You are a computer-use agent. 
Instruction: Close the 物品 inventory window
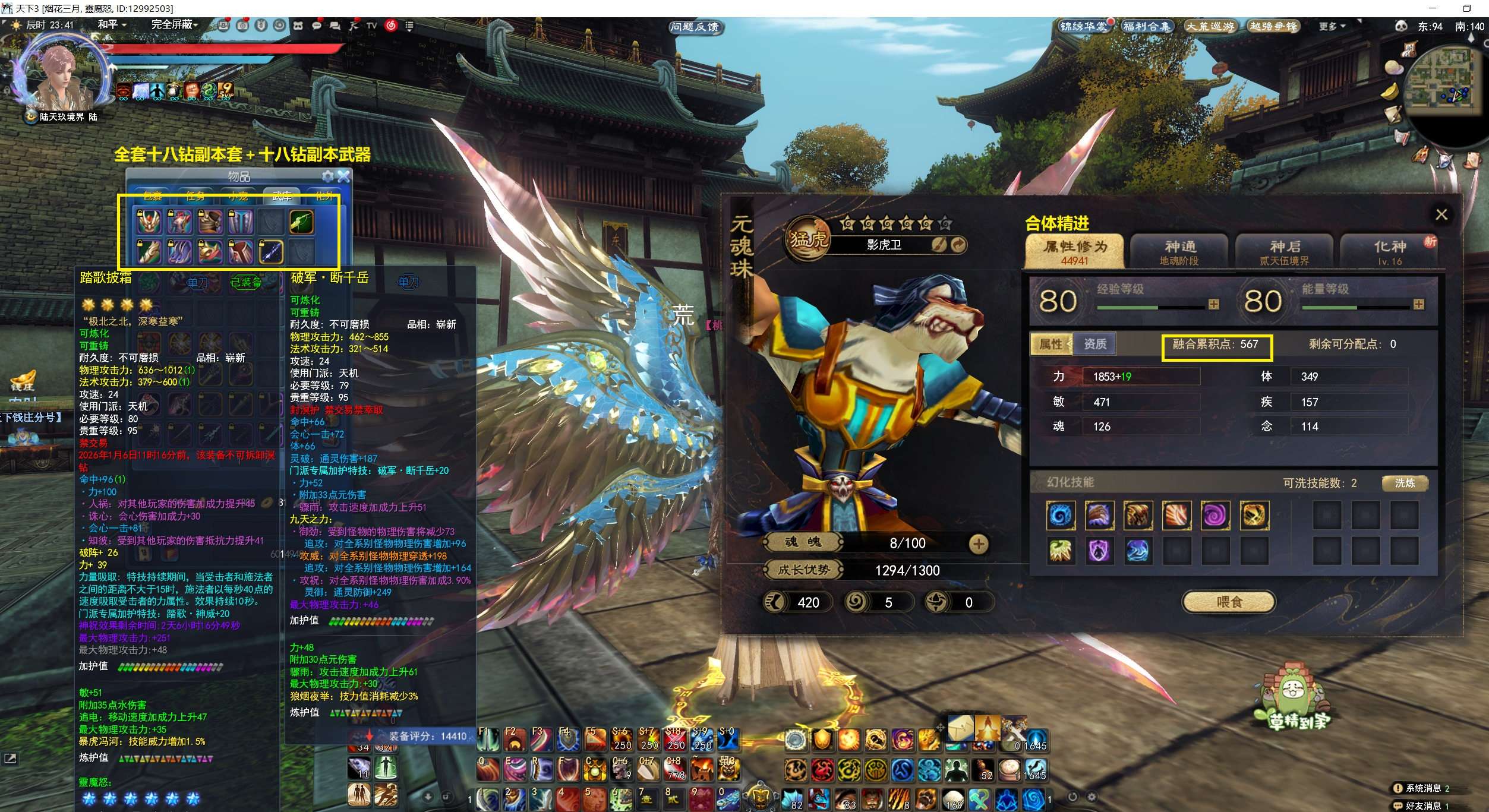344,176
